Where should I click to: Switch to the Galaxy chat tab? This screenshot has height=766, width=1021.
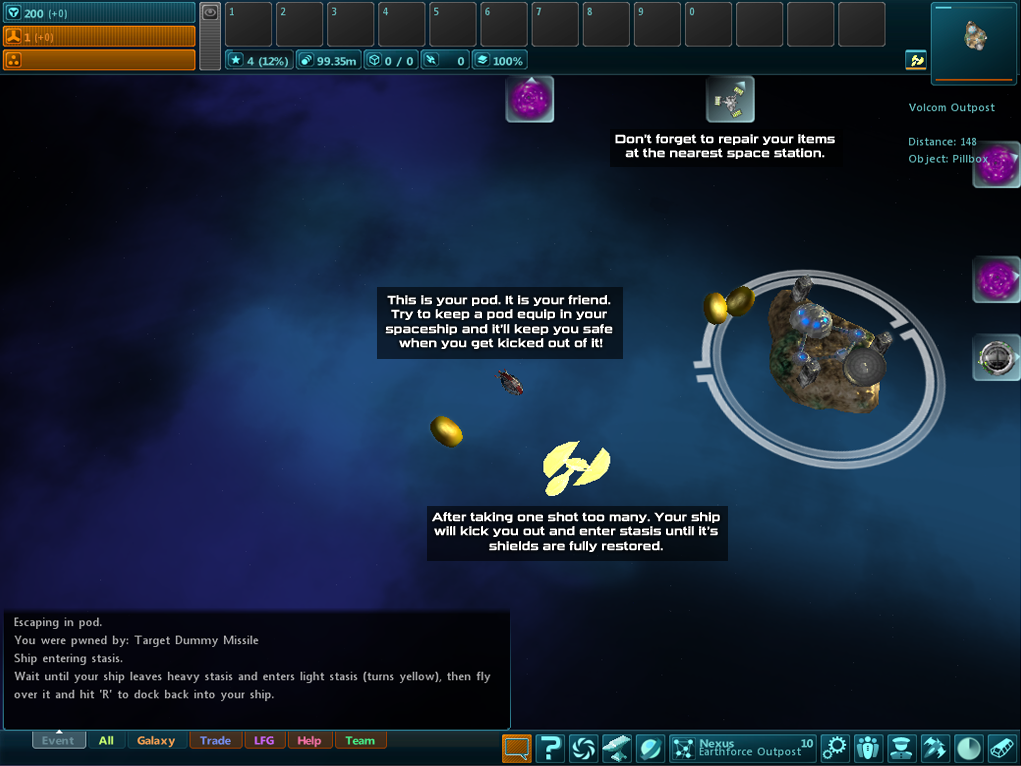tap(156, 741)
